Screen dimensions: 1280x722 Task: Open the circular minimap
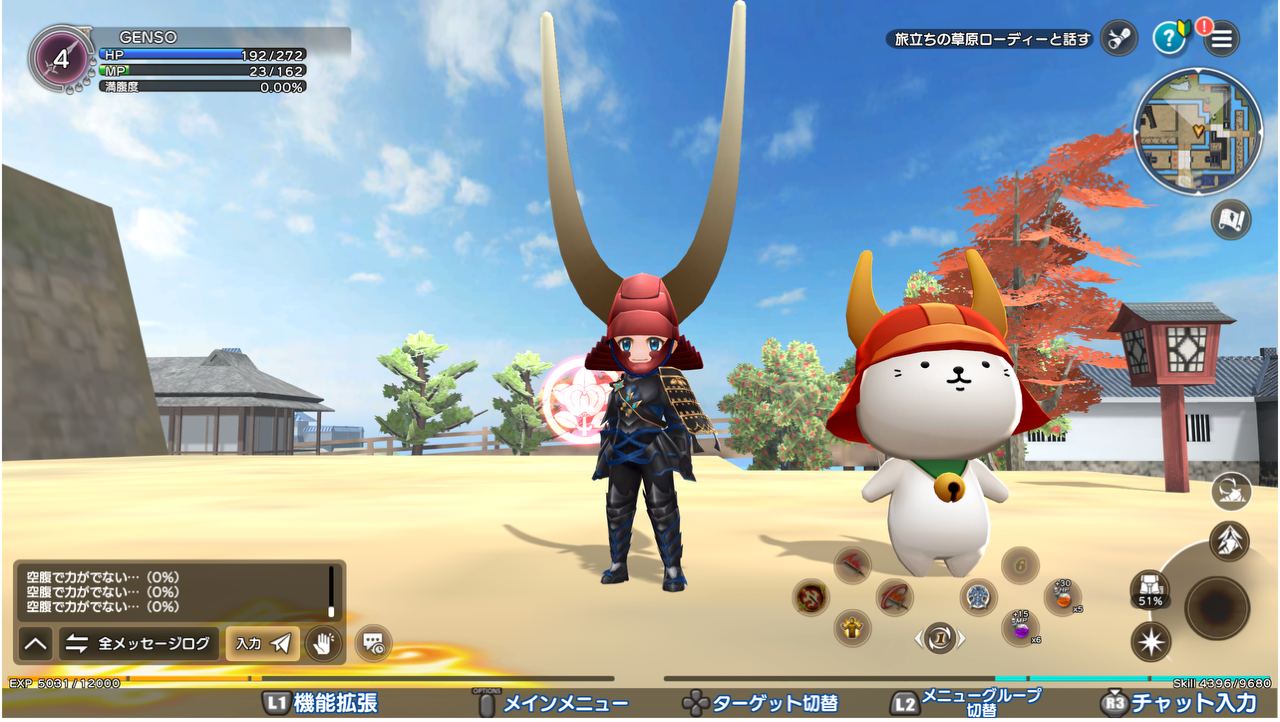pyautogui.click(x=1197, y=131)
